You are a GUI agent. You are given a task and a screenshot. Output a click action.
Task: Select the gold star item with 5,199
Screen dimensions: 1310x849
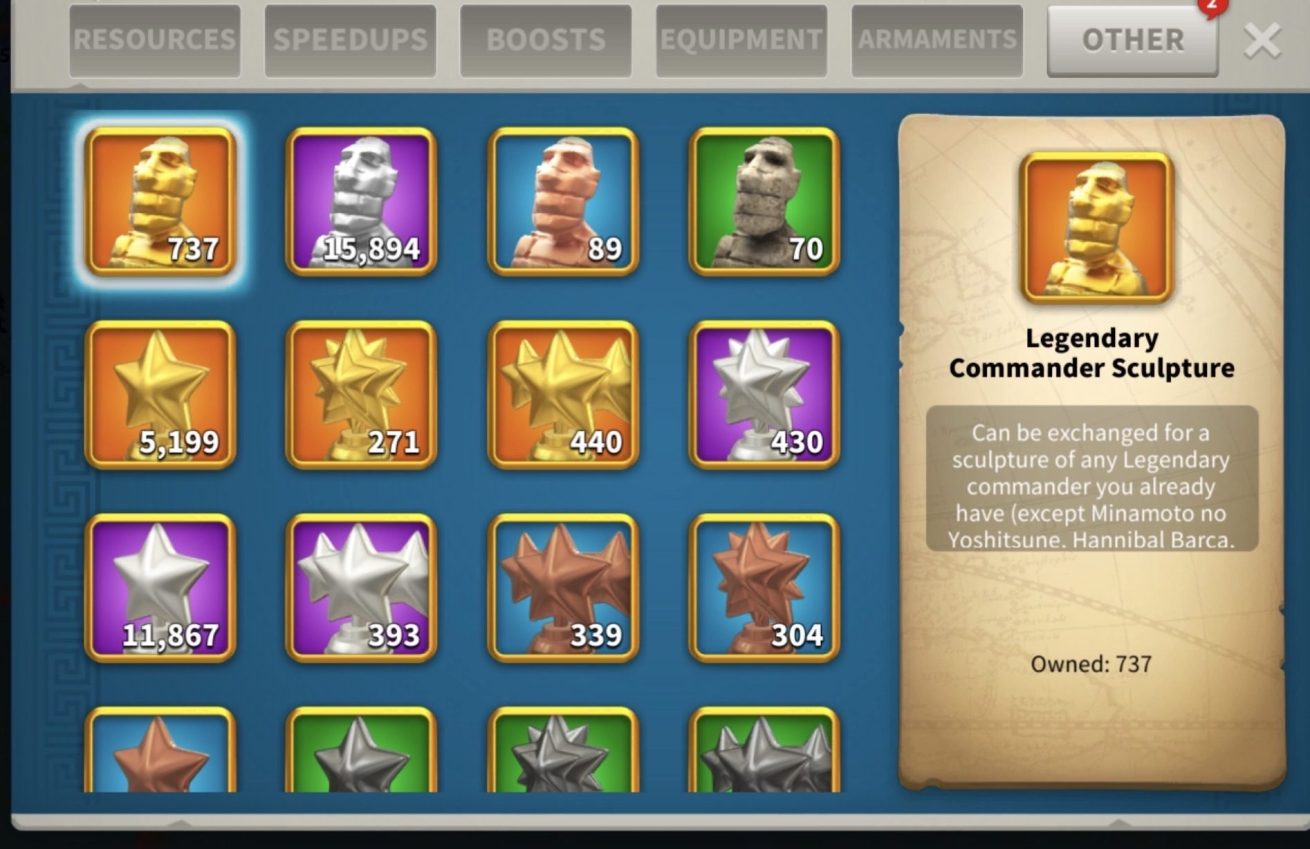(161, 394)
